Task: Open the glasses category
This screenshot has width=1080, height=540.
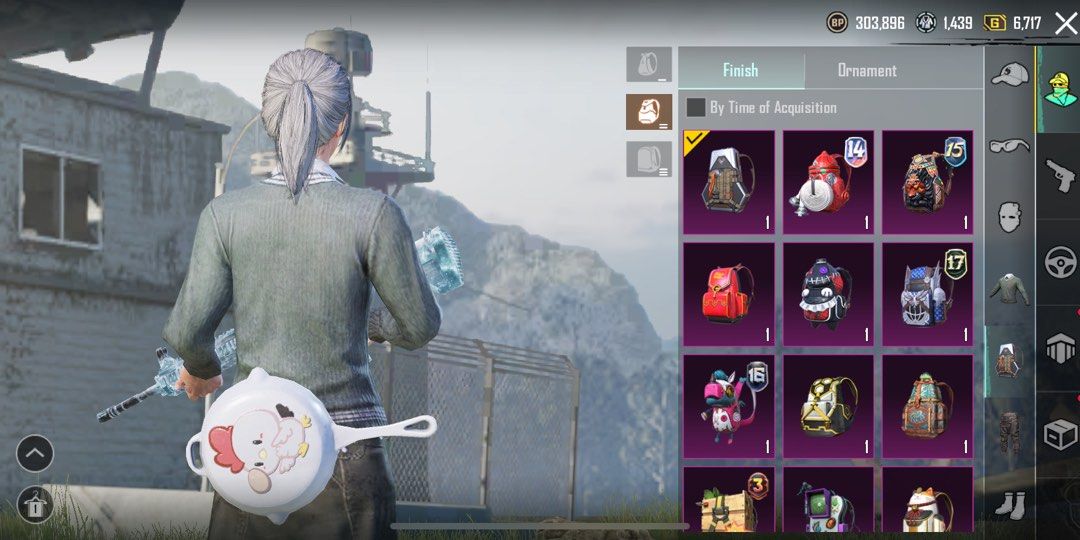Action: pos(1009,146)
